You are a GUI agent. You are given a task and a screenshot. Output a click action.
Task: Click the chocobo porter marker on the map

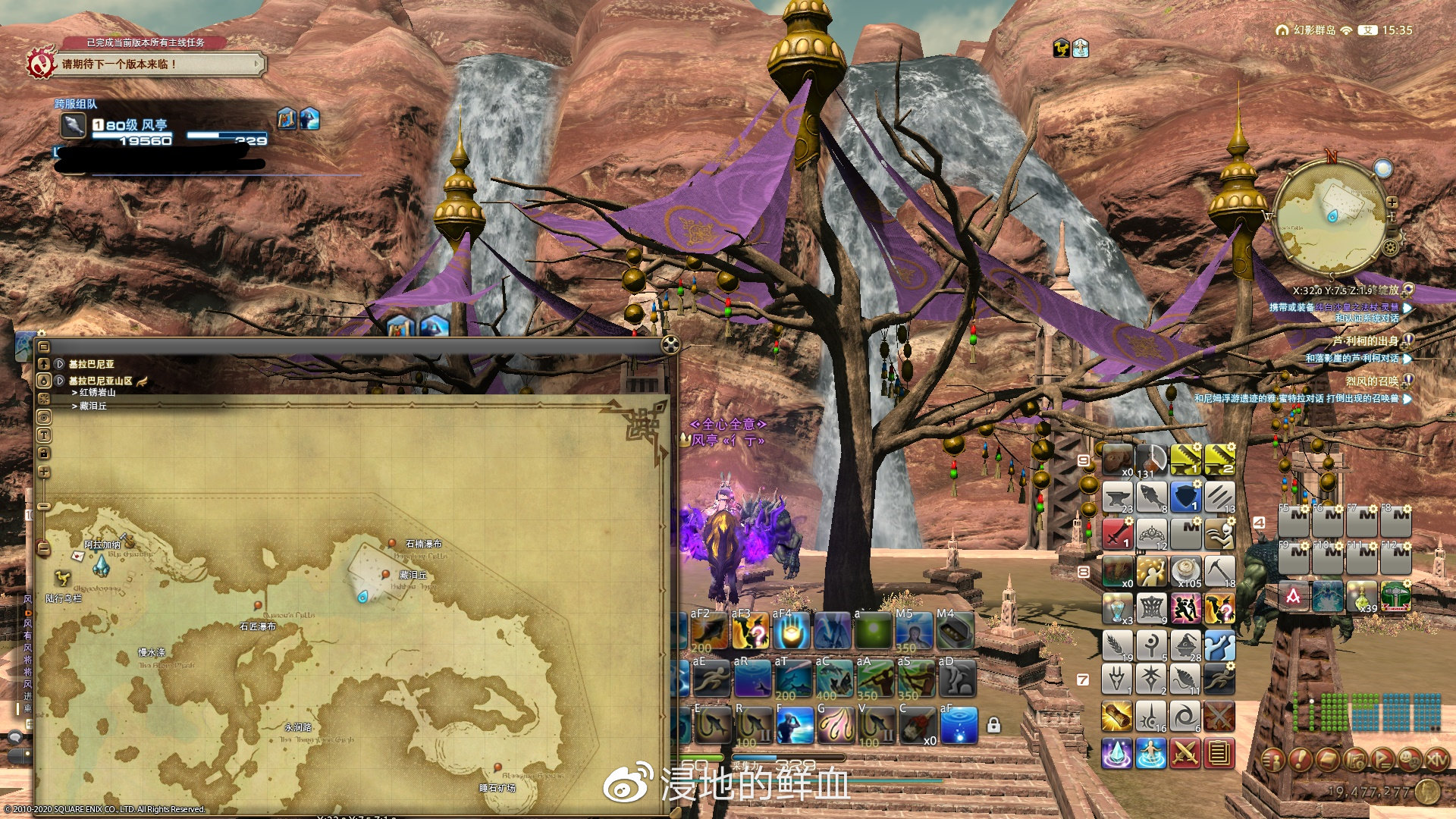click(x=63, y=579)
